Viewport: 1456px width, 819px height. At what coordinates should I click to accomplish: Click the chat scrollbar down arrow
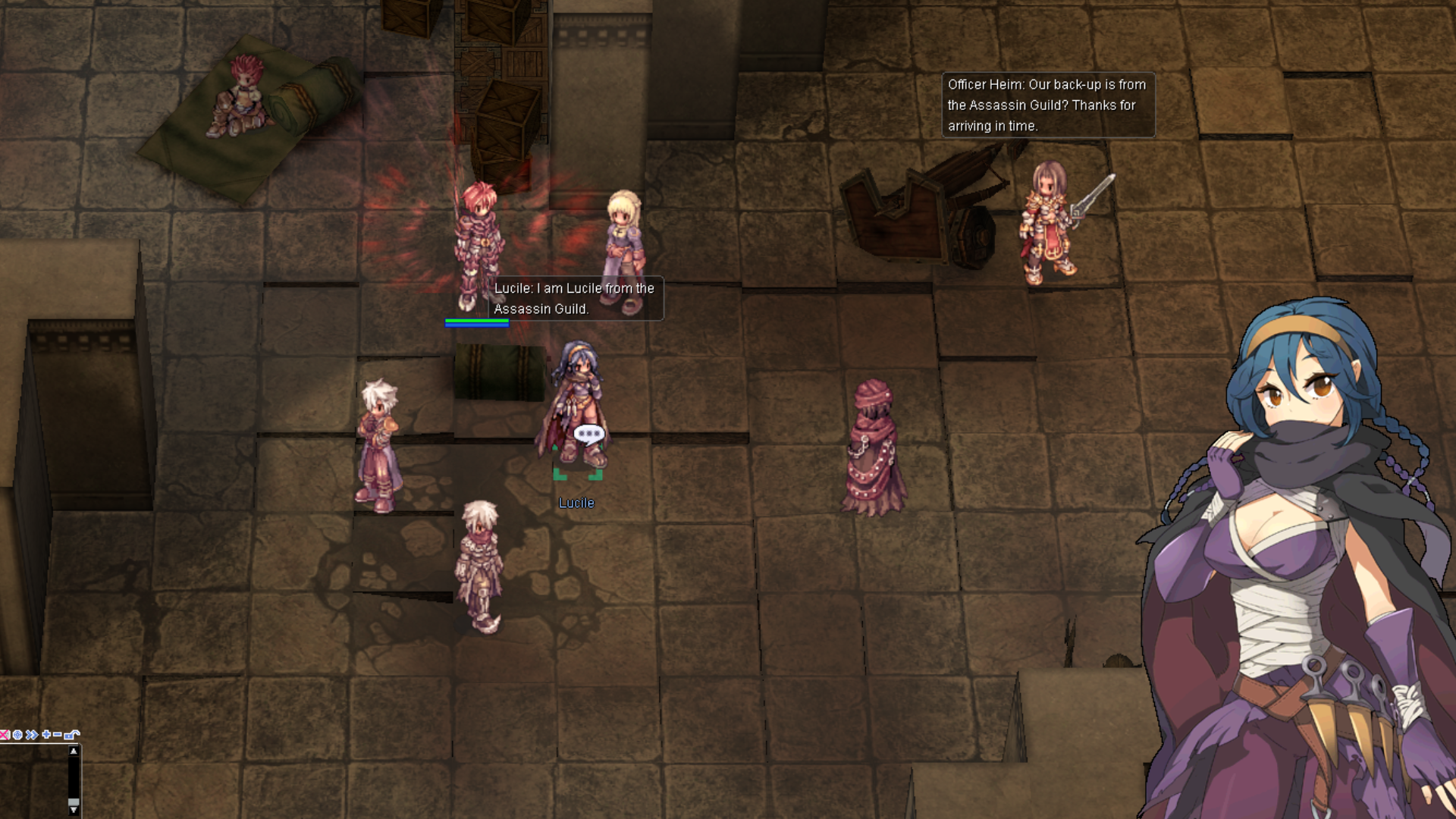pyautogui.click(x=74, y=809)
